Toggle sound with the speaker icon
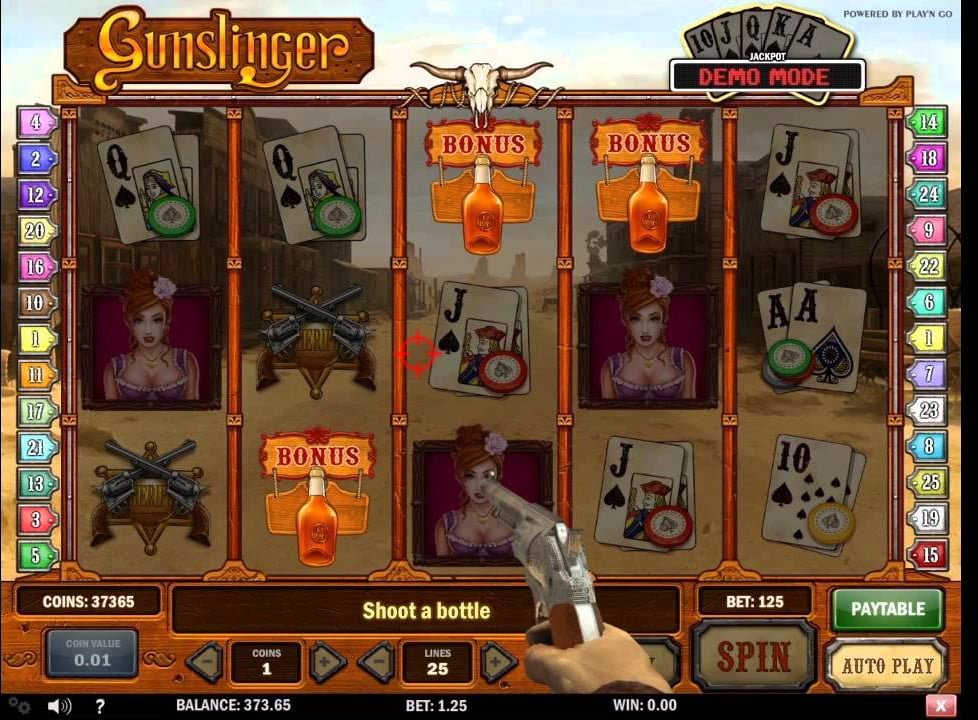978x720 pixels. [59, 706]
